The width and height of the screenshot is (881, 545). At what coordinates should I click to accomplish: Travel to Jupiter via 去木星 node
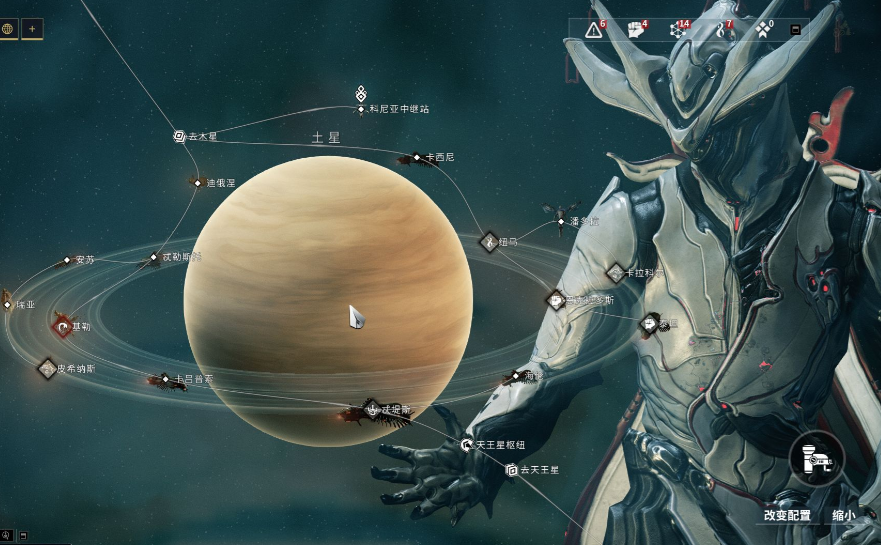179,136
